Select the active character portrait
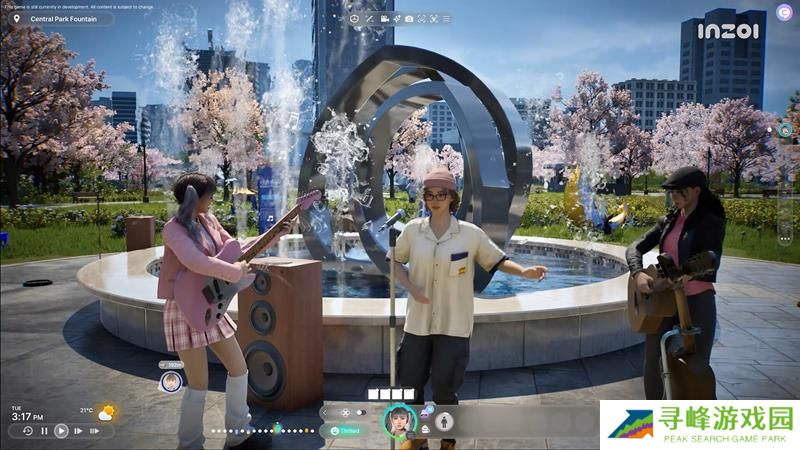The width and height of the screenshot is (800, 450). (399, 421)
